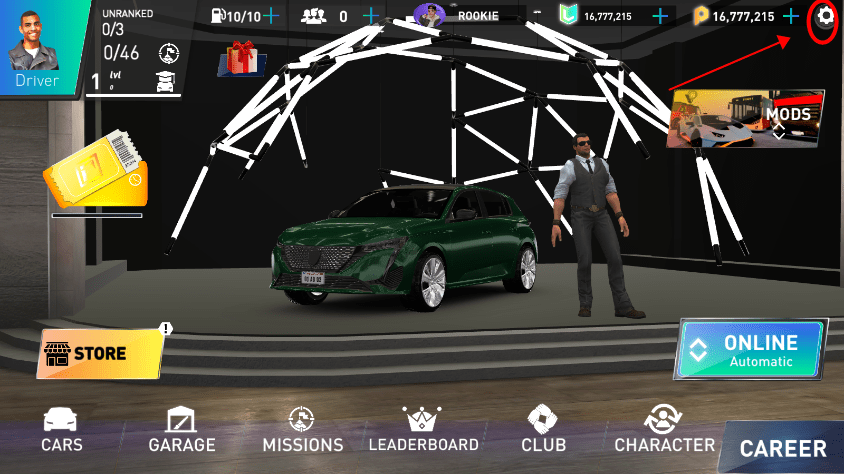
Task: Open the settings gear icon
Action: [x=824, y=16]
